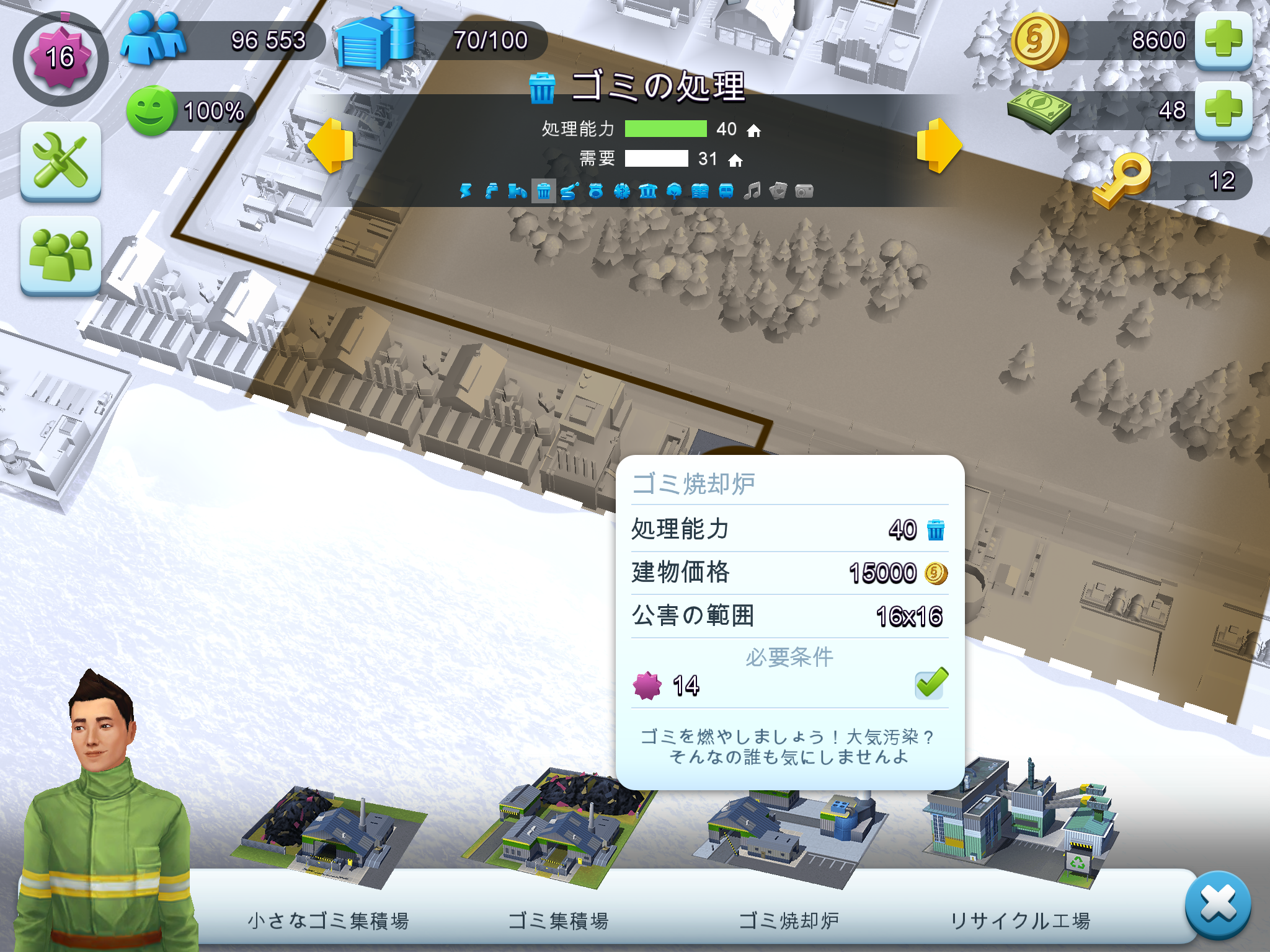Viewport: 1270px width, 952px height.
Task: Close the garbage building menu
Action: [1217, 904]
